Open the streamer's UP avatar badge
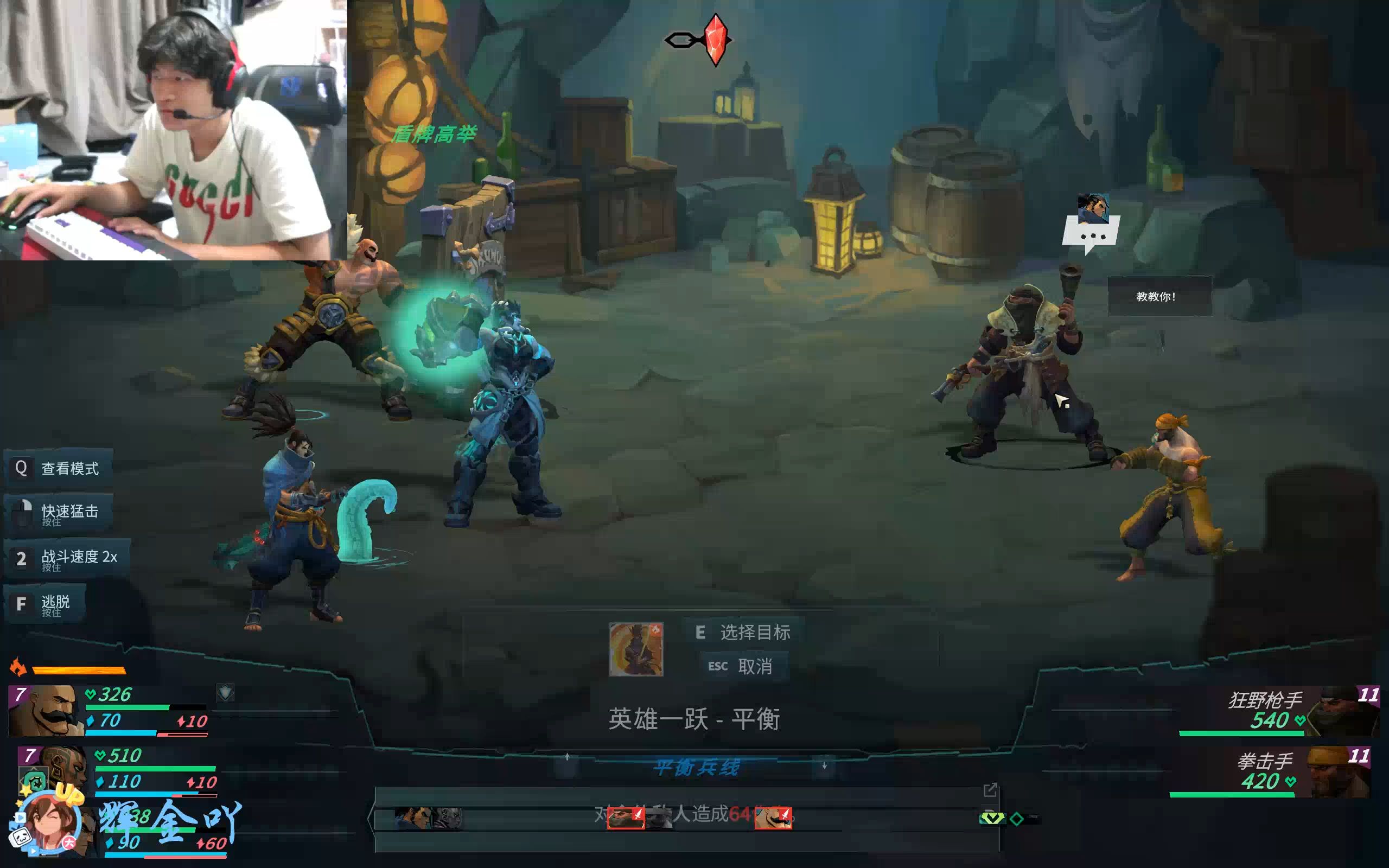Screen dimensions: 1389x868 coord(49,822)
